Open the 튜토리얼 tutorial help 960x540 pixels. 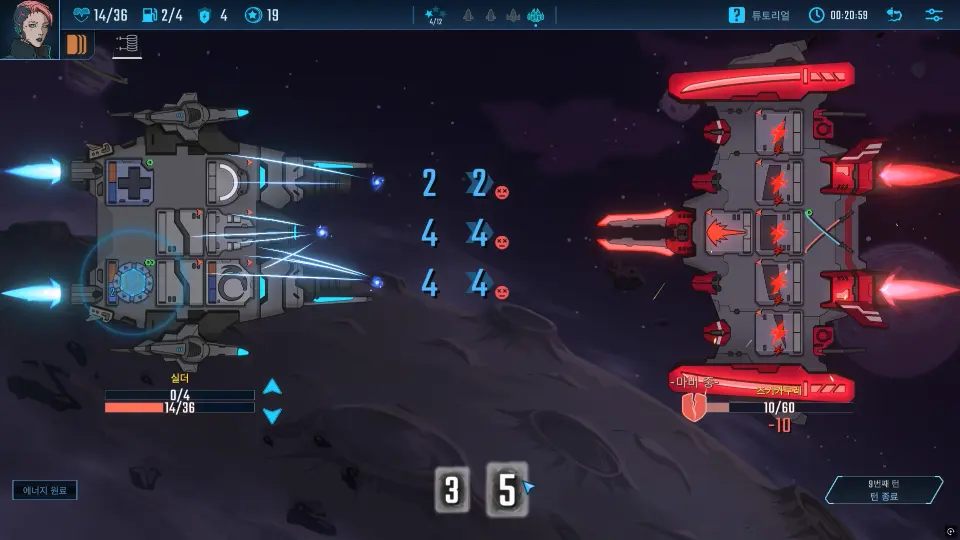tap(759, 15)
